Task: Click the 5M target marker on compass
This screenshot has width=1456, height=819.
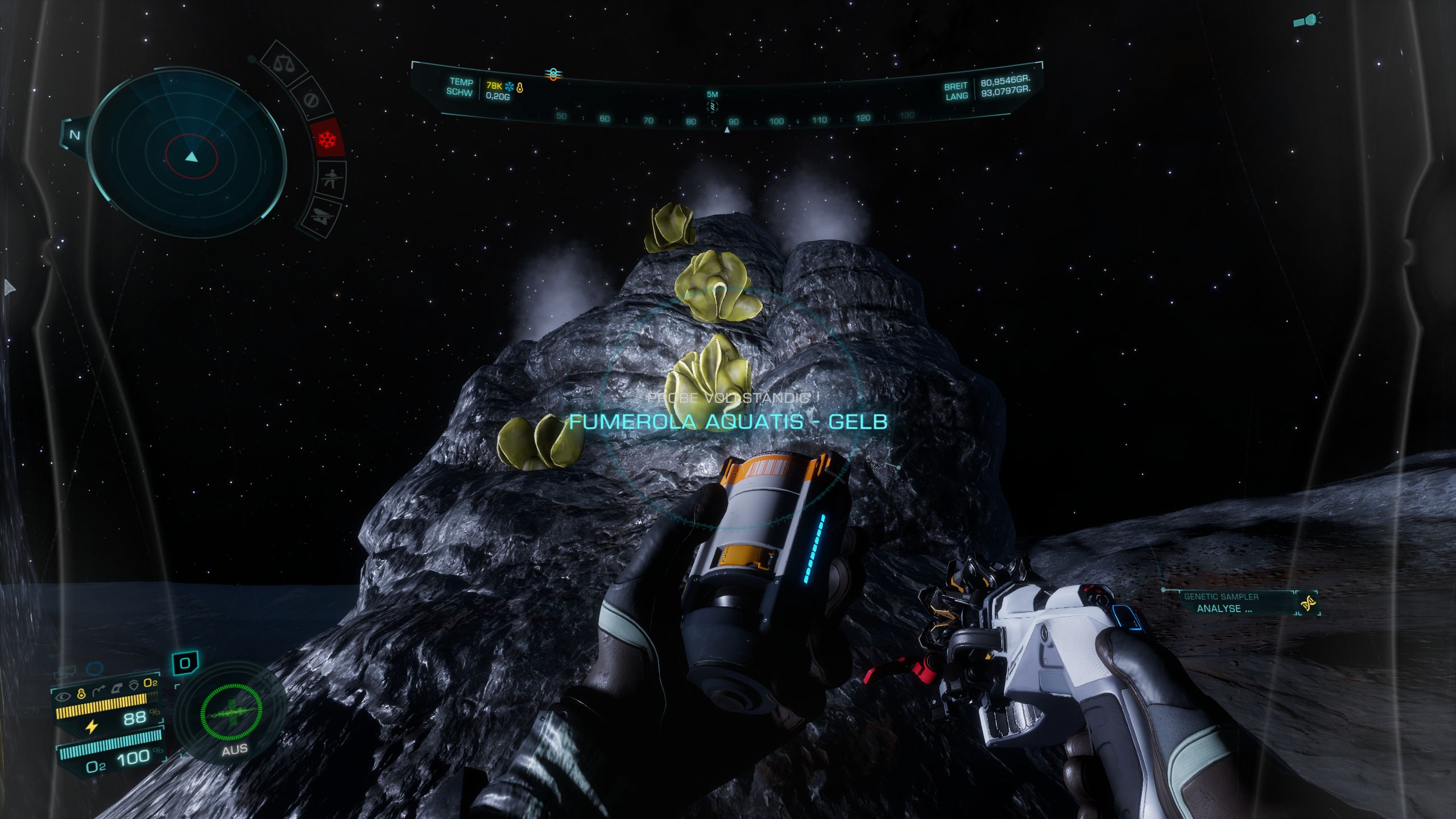Action: click(x=712, y=102)
